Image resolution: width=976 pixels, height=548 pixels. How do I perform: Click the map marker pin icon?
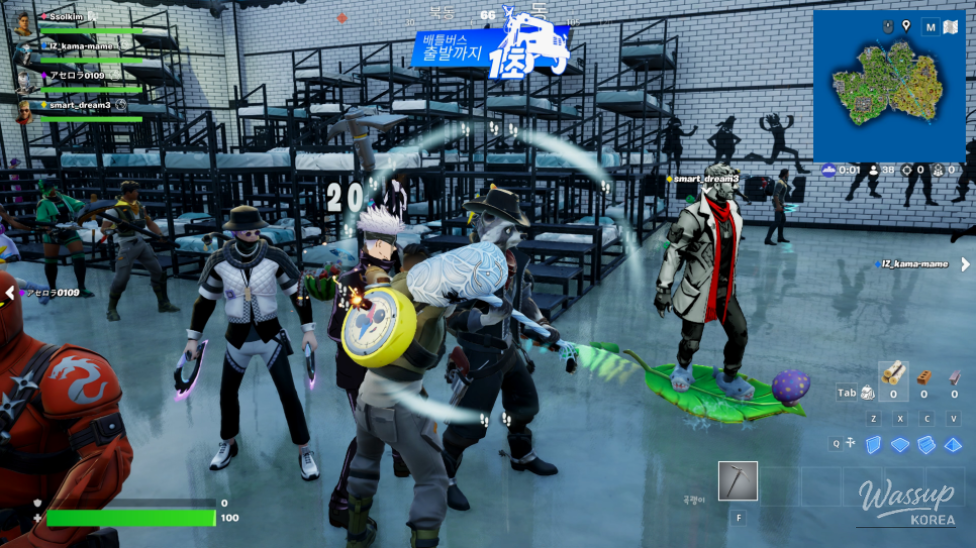click(906, 26)
